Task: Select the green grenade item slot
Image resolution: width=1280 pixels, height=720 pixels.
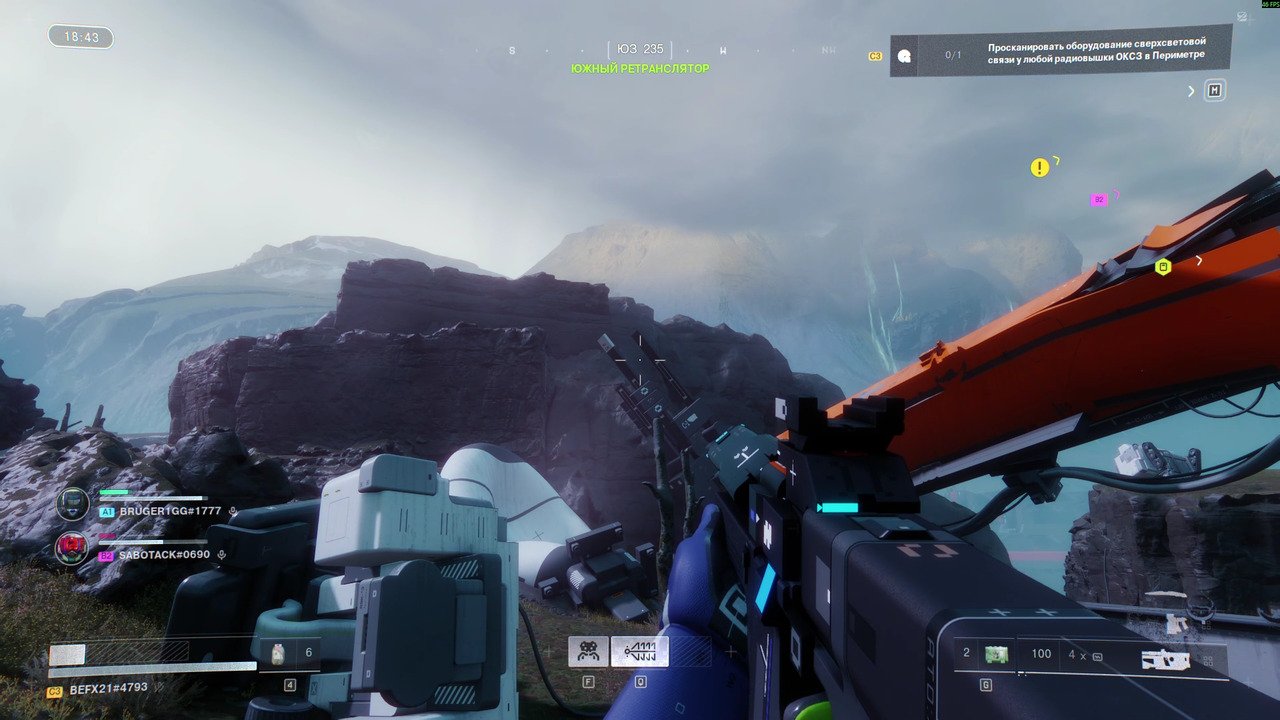Action: (995, 654)
